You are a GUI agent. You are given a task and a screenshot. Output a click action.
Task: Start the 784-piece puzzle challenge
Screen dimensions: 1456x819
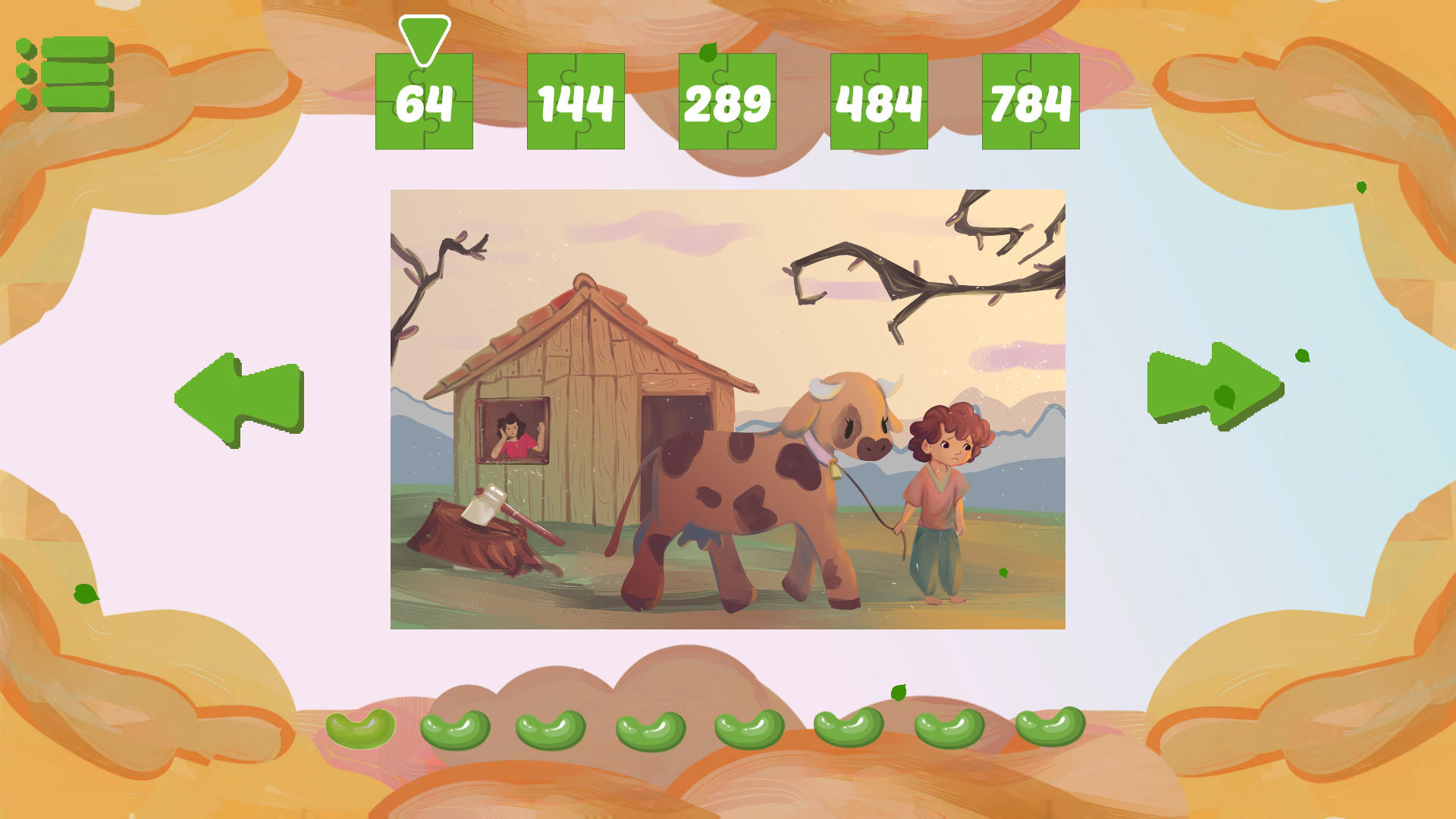[1031, 102]
